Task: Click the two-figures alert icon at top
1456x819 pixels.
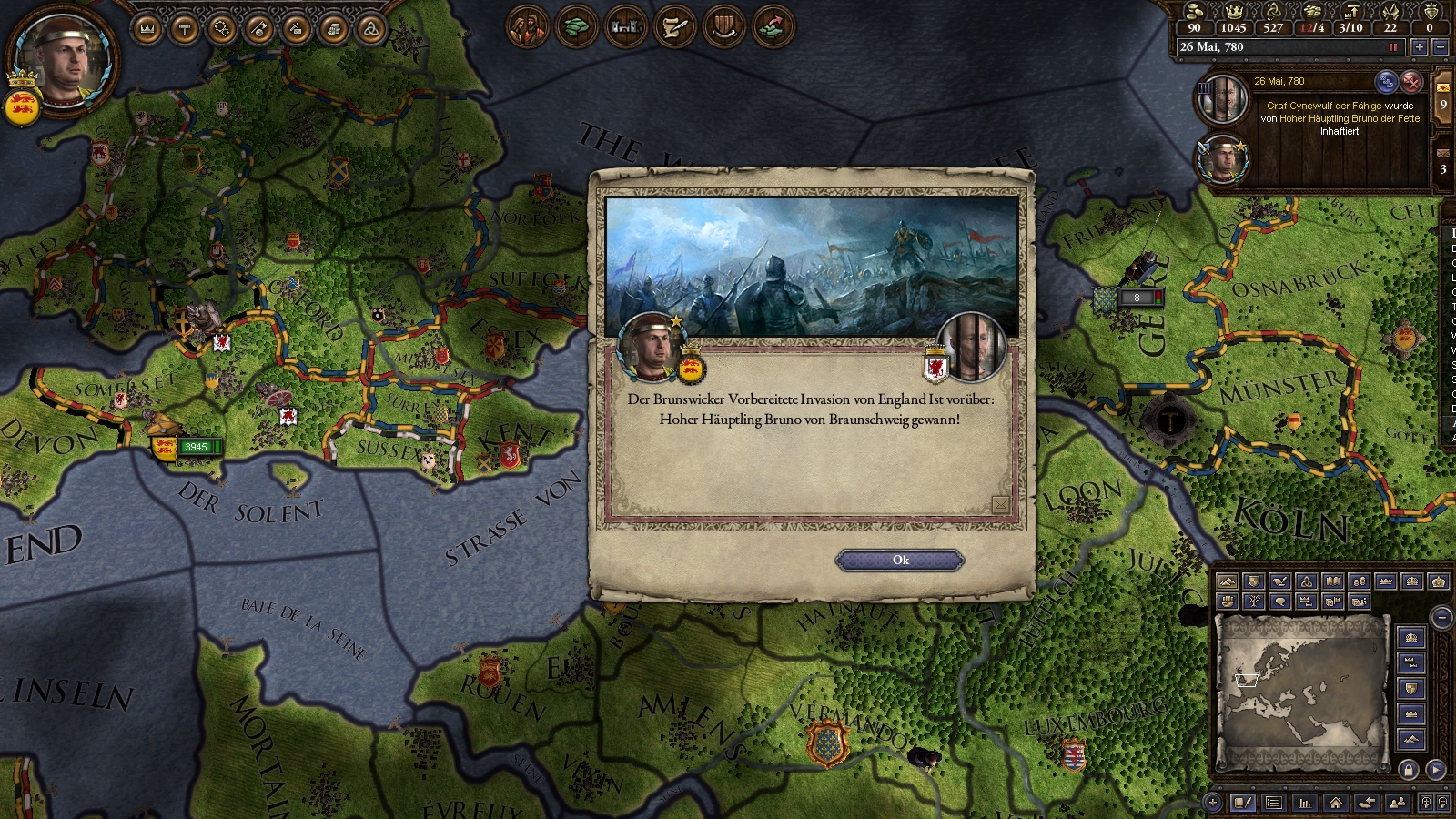Action: coord(528,26)
